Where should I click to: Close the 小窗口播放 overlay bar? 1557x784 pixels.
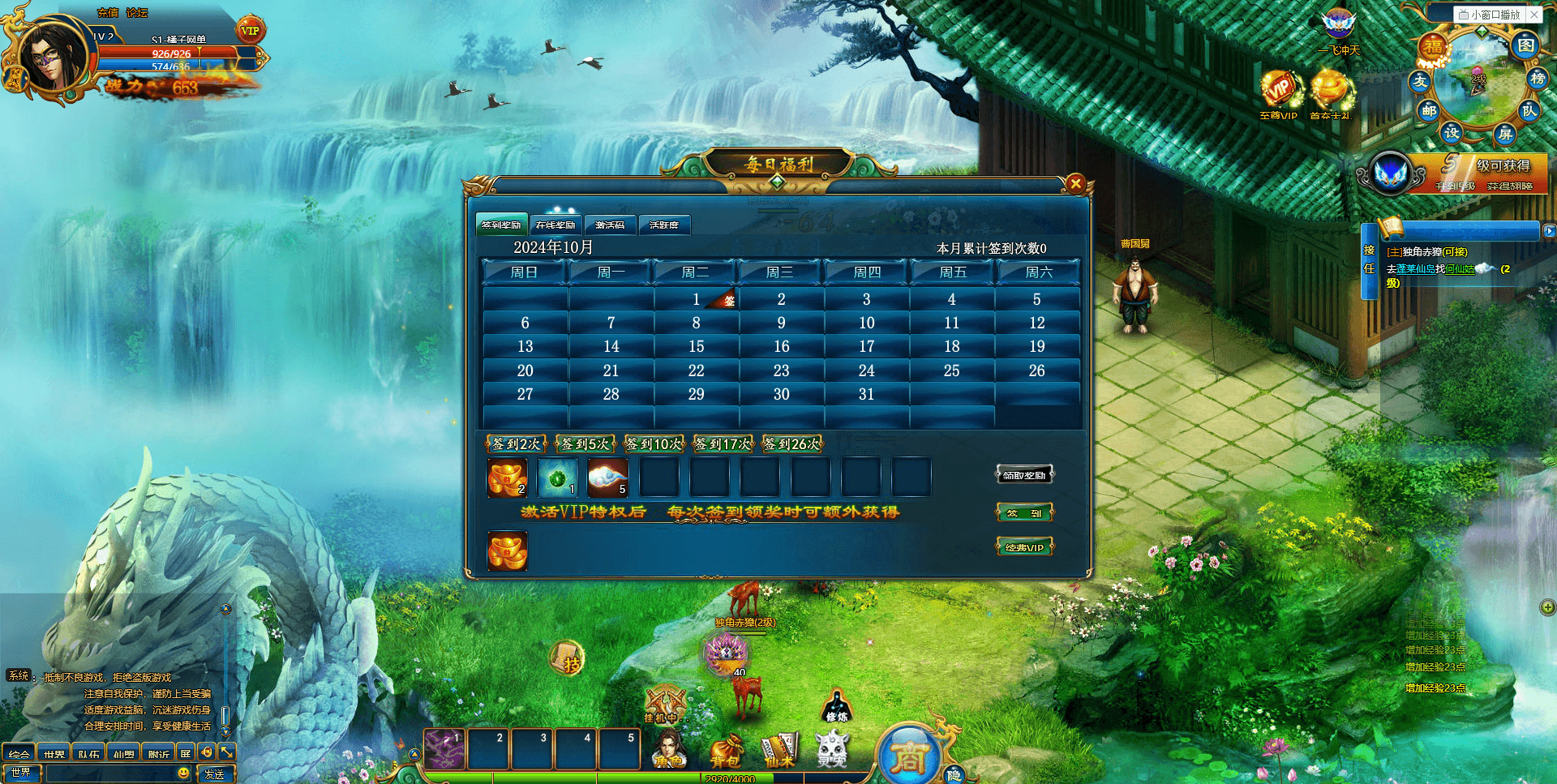[x=1534, y=15]
